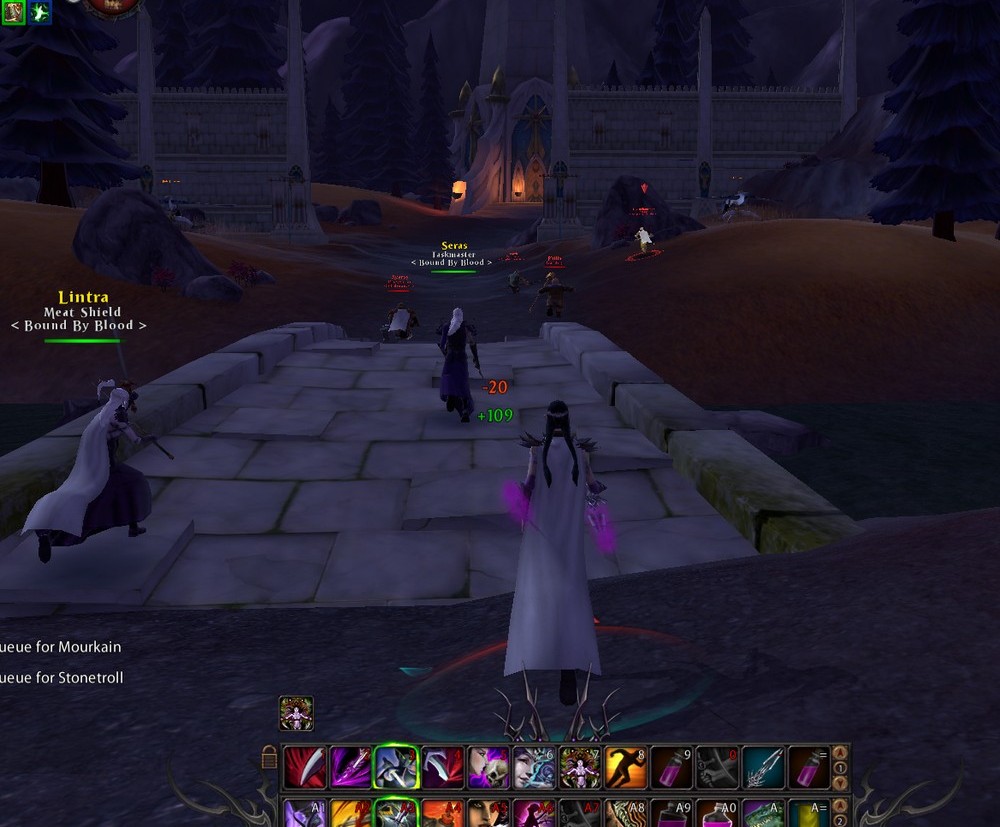The height and width of the screenshot is (827, 1000).
Task: Toggle the hotbar lock padlock
Action: [x=269, y=757]
